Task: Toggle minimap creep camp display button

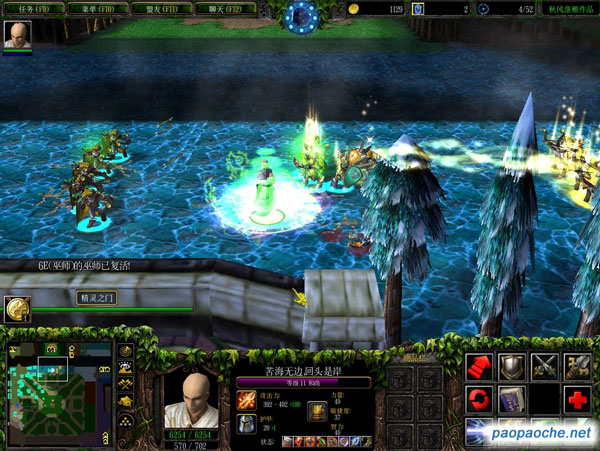Action: (x=127, y=400)
